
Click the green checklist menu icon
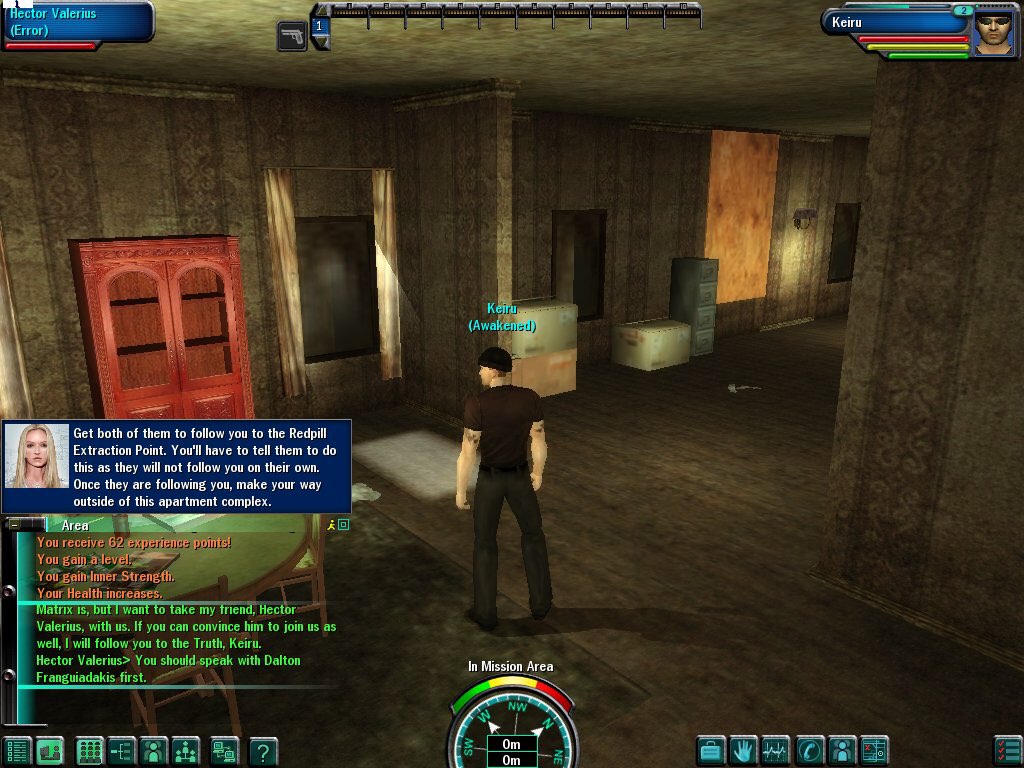[16, 751]
